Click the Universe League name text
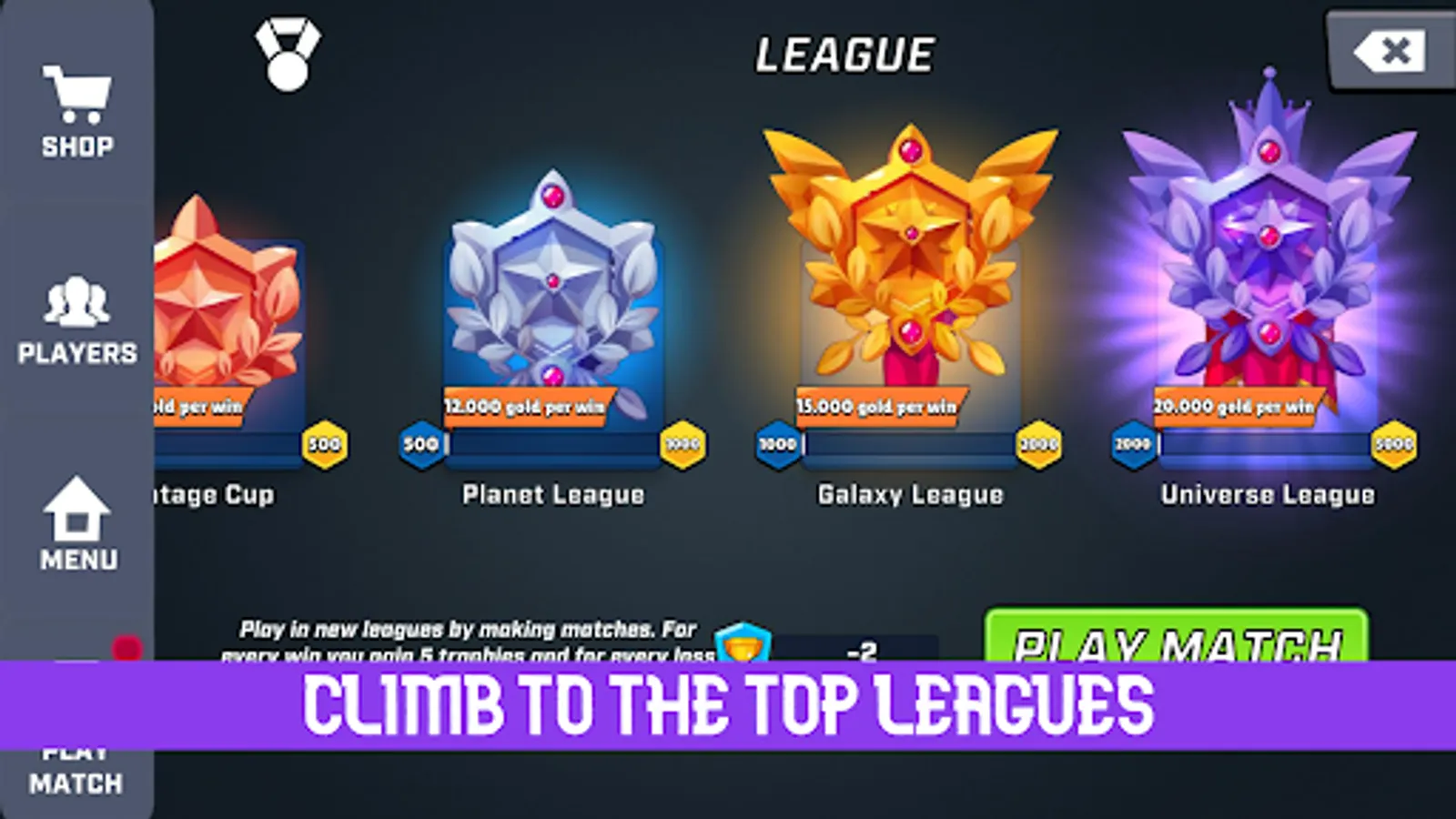This screenshot has width=1456, height=819. coord(1268,494)
